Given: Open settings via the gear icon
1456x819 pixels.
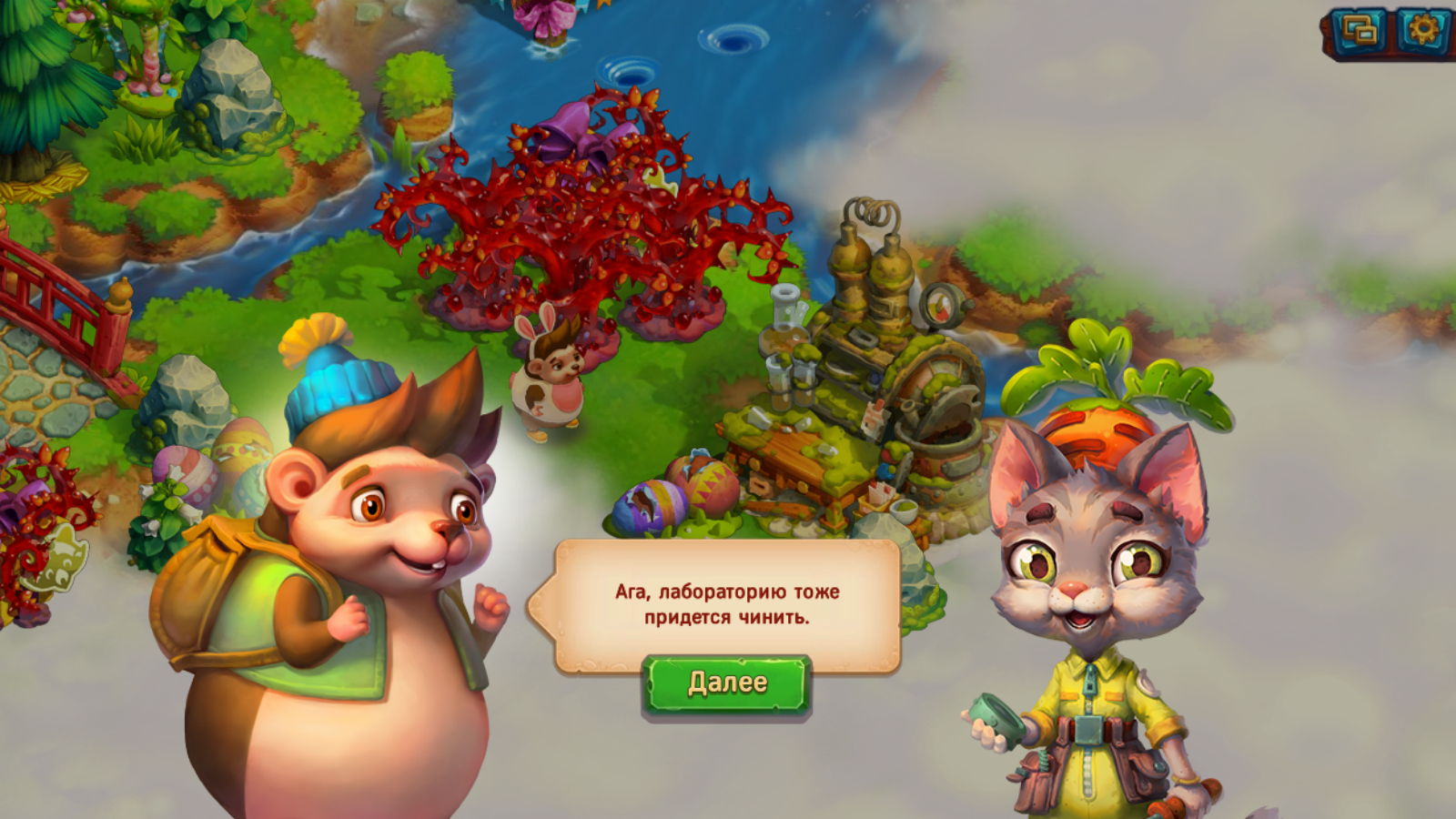Looking at the screenshot, I should pos(1422,33).
